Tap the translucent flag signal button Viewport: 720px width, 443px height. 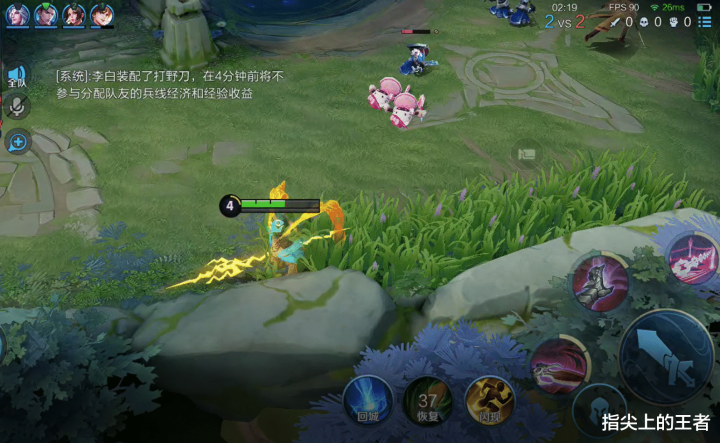tap(526, 155)
